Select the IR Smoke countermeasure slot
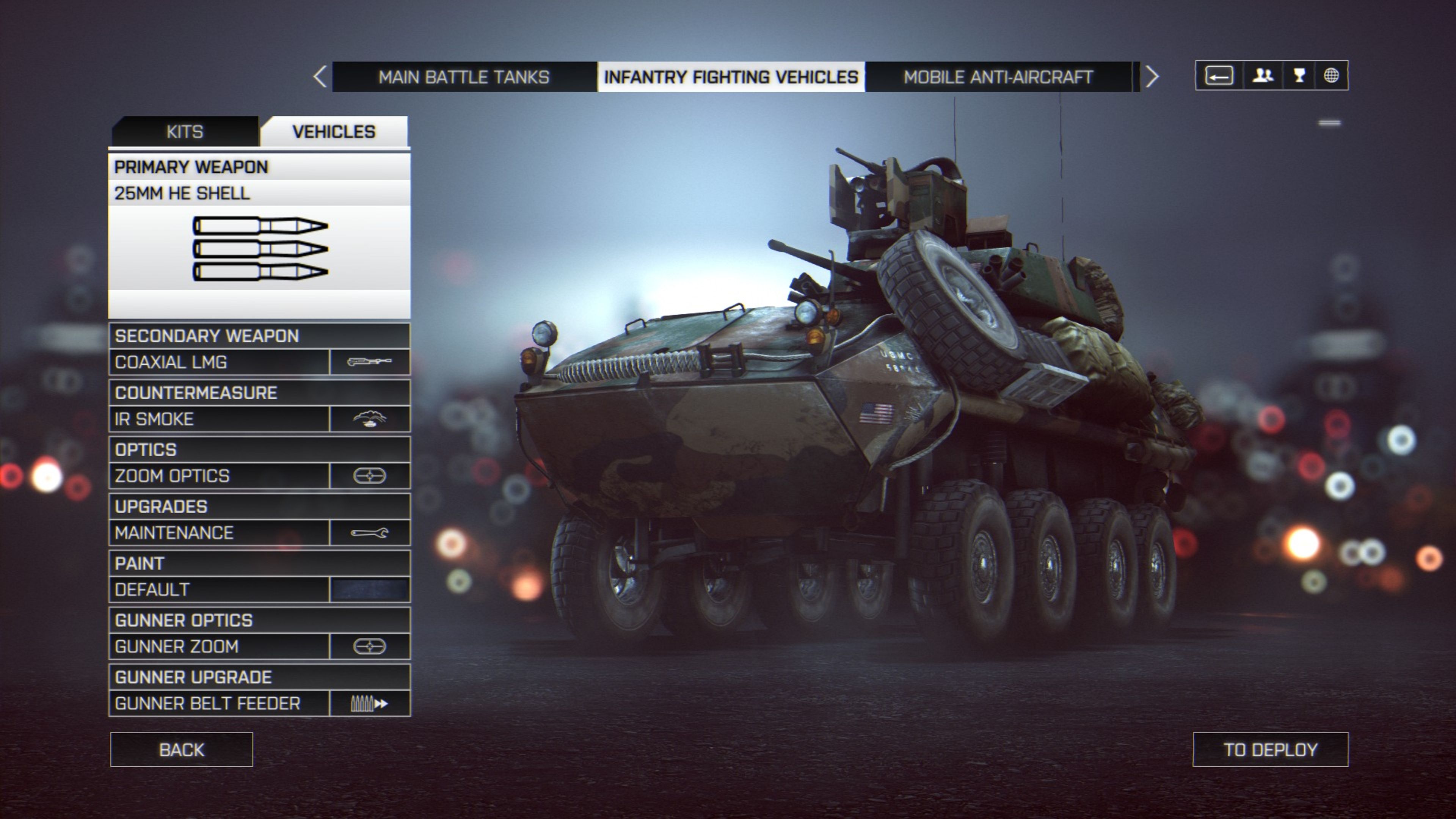 coord(259,419)
